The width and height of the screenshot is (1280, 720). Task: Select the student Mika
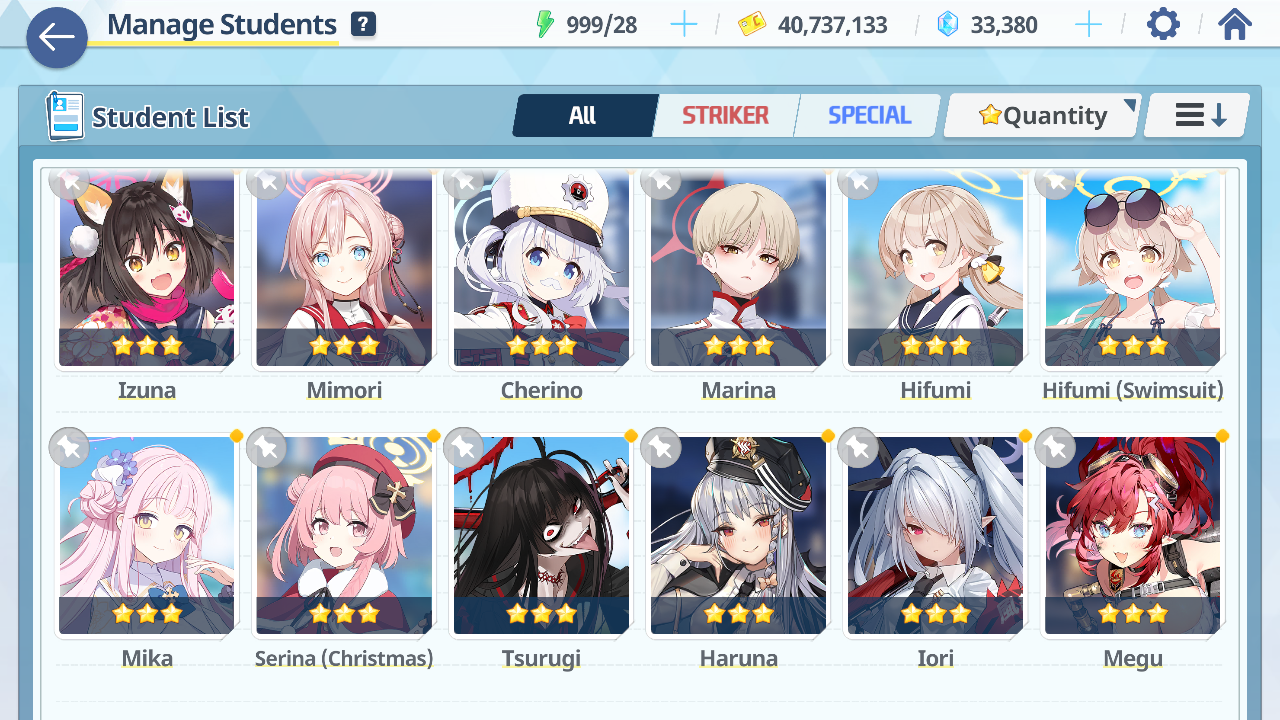coord(147,535)
